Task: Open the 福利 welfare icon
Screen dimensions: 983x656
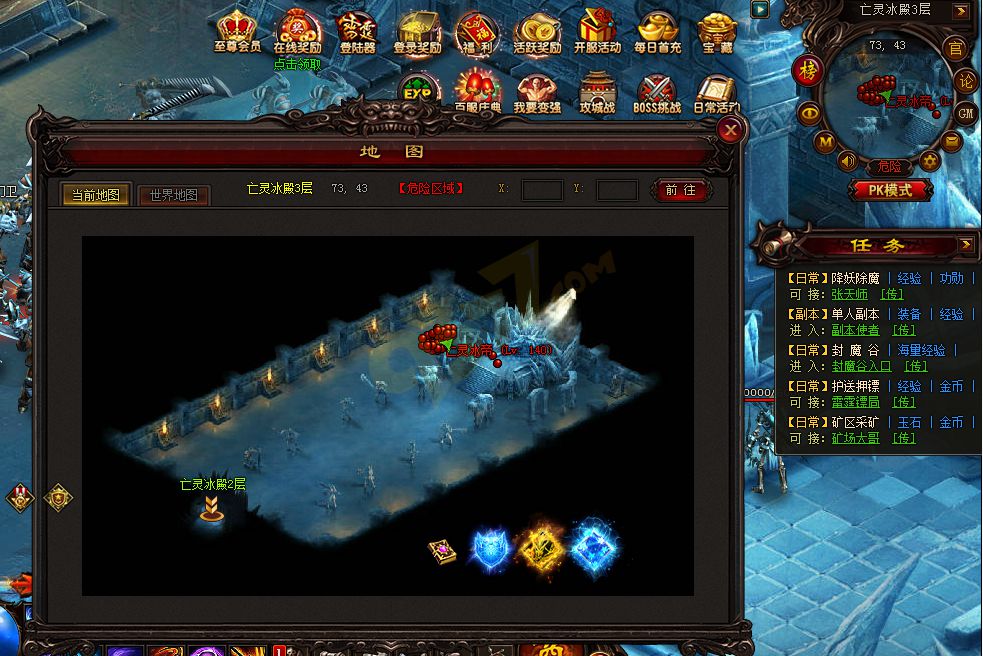Action: (477, 31)
